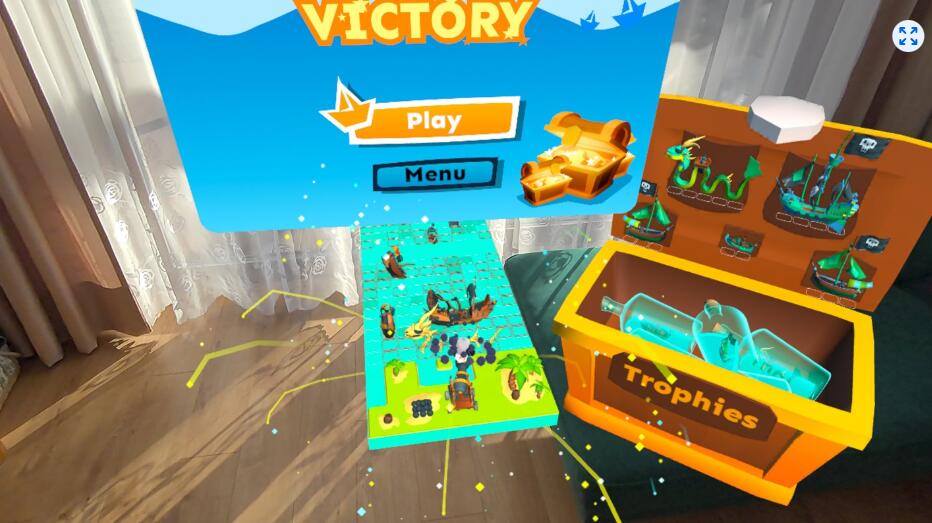This screenshot has height=523, width=932.
Task: Select the golden treasure chest icon
Action: 576,160
